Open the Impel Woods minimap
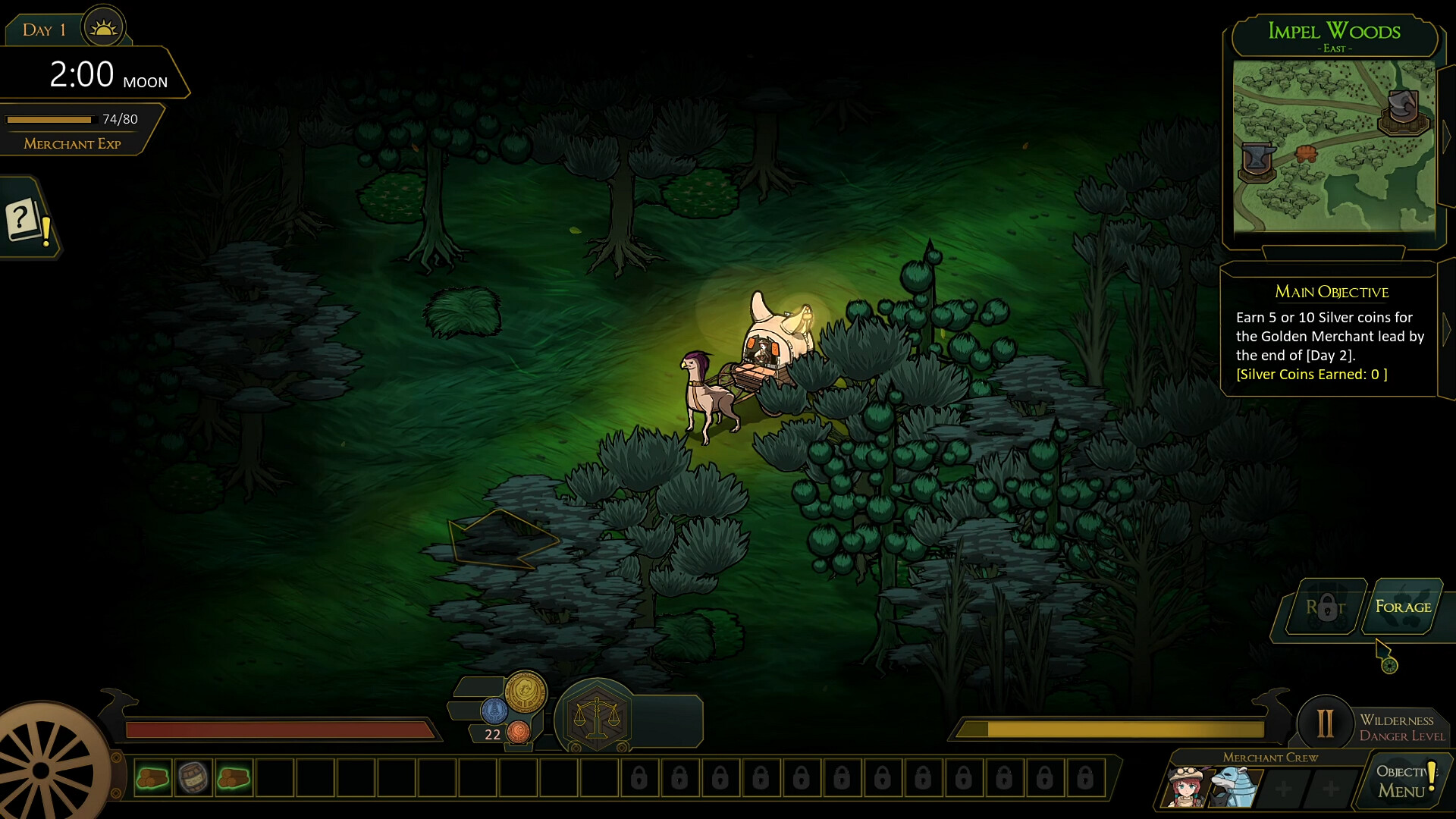 (x=1334, y=146)
